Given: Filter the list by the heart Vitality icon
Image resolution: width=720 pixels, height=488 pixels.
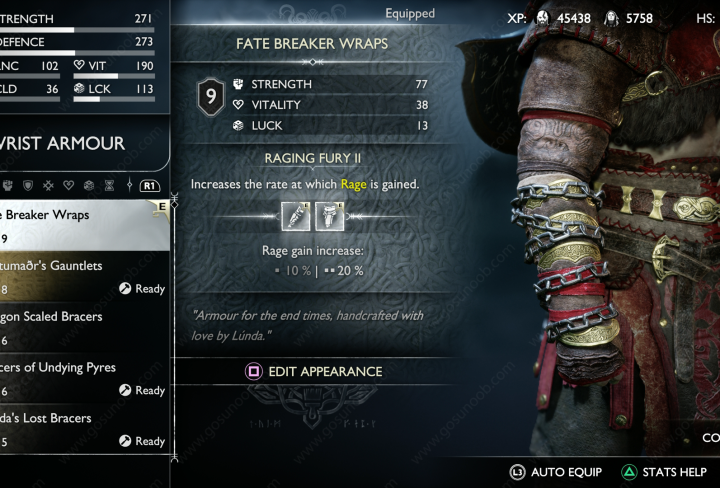Looking at the screenshot, I should click(x=69, y=185).
